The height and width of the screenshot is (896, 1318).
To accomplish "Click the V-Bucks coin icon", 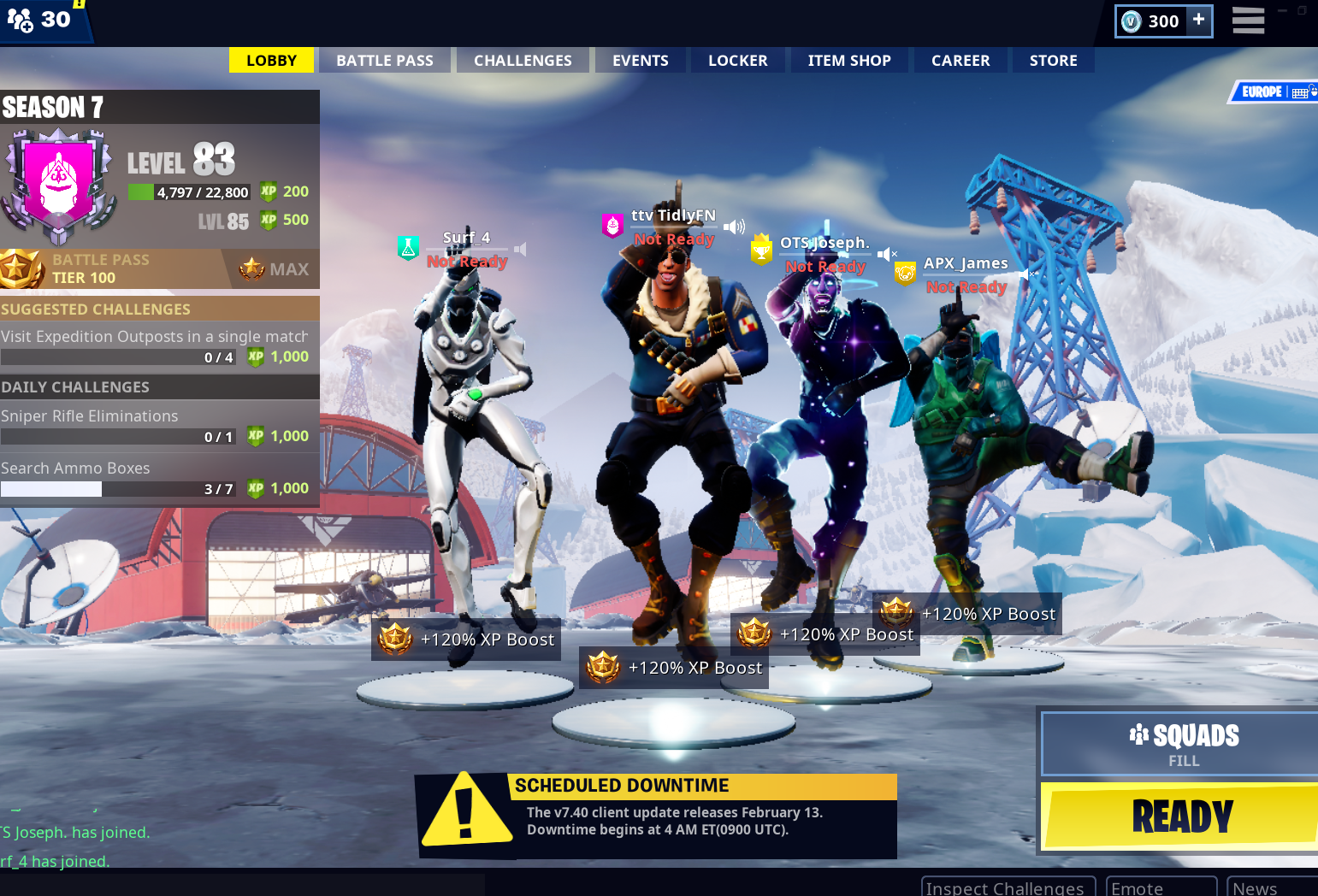I will 1131,21.
